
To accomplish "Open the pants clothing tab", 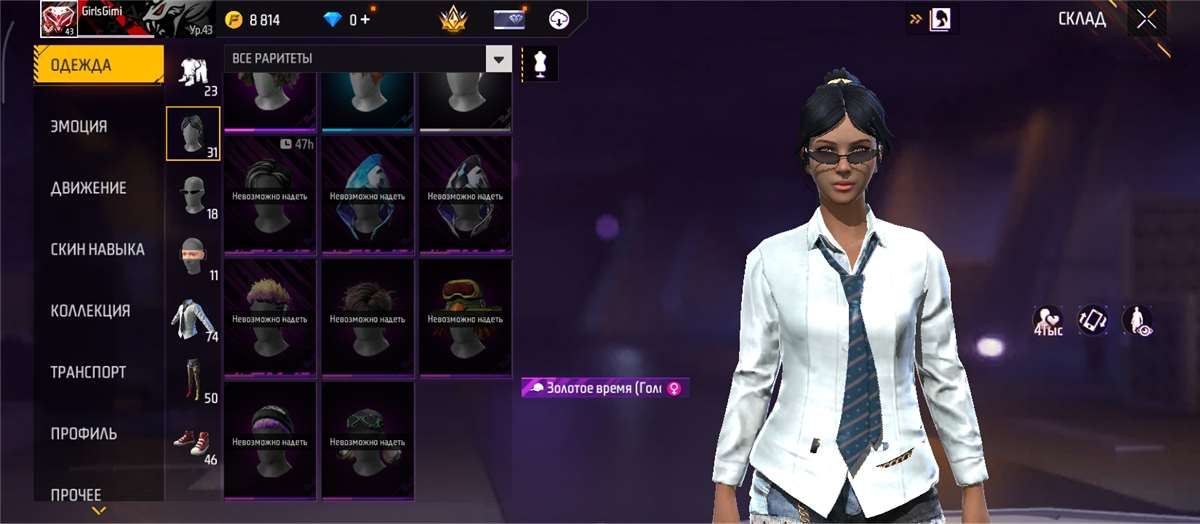I will coord(193,380).
